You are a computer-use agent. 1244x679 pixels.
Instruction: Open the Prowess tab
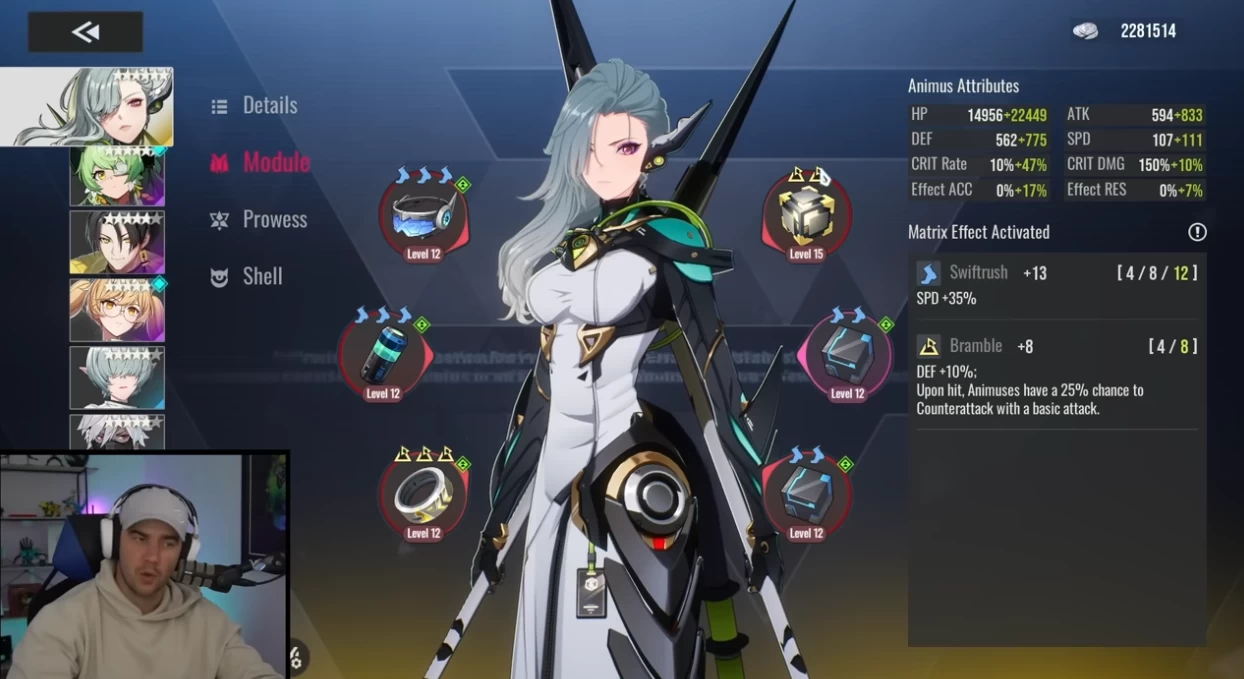pyautogui.click(x=273, y=219)
